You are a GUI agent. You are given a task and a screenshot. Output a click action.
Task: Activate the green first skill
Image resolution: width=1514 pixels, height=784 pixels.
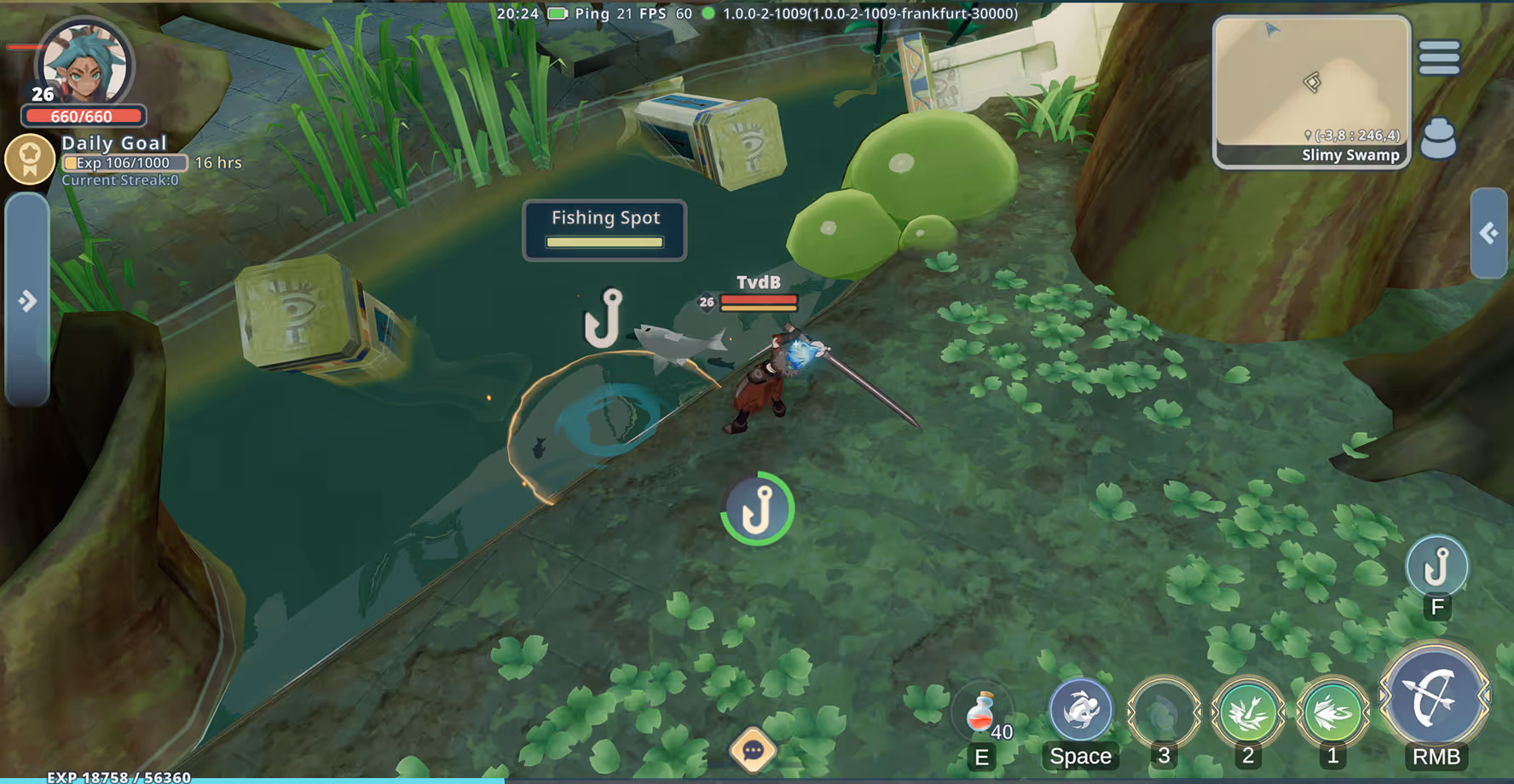(x=1332, y=712)
